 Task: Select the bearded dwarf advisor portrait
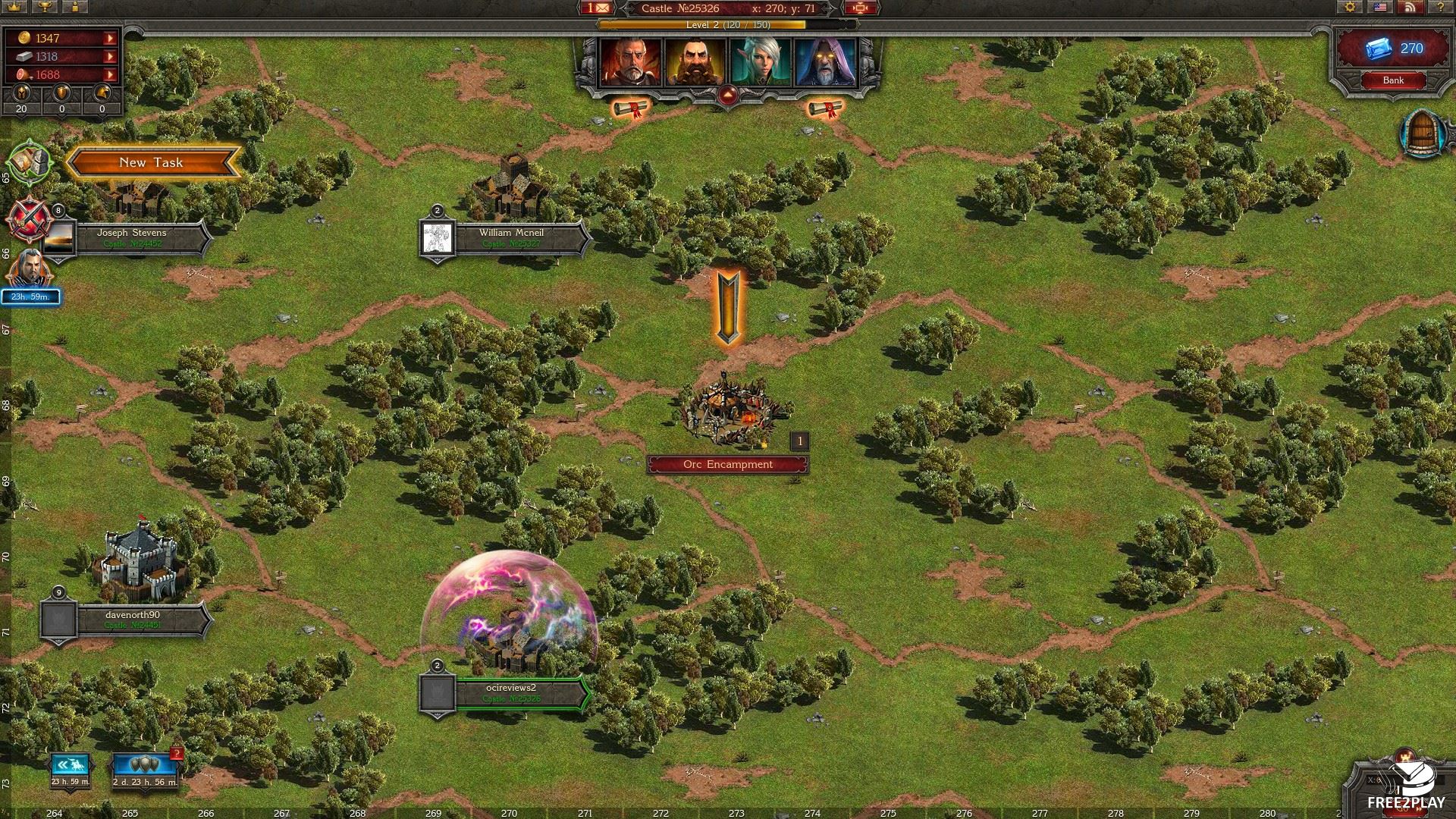point(695,62)
